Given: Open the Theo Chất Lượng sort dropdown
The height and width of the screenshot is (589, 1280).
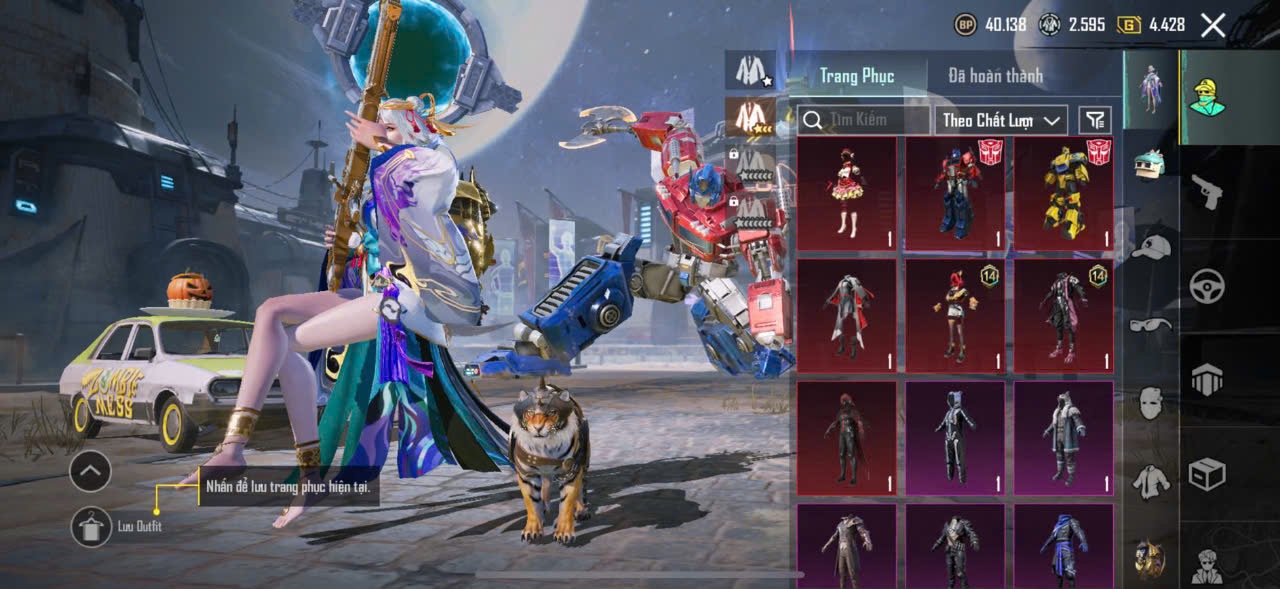Looking at the screenshot, I should click(x=1001, y=121).
